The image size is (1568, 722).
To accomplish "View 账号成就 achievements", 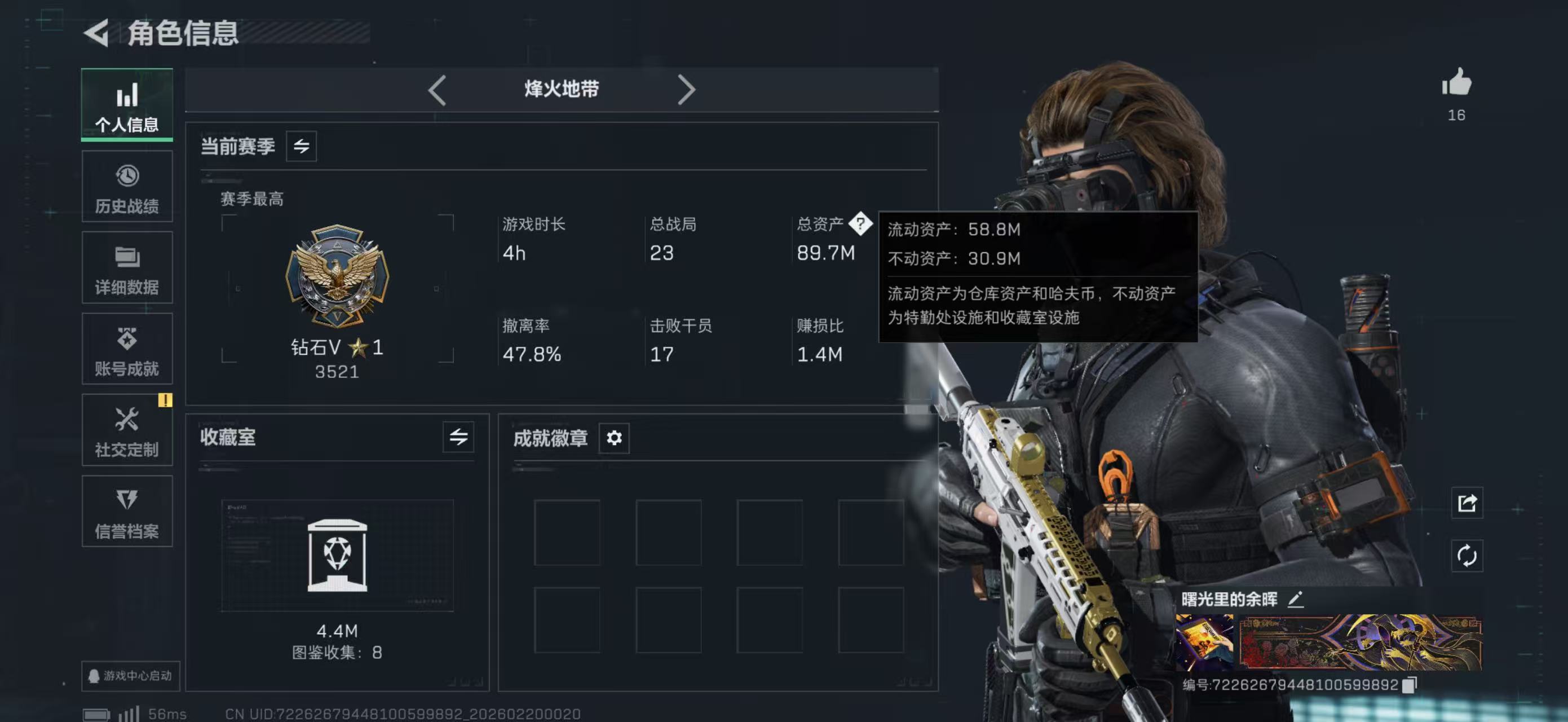I will 127,349.
